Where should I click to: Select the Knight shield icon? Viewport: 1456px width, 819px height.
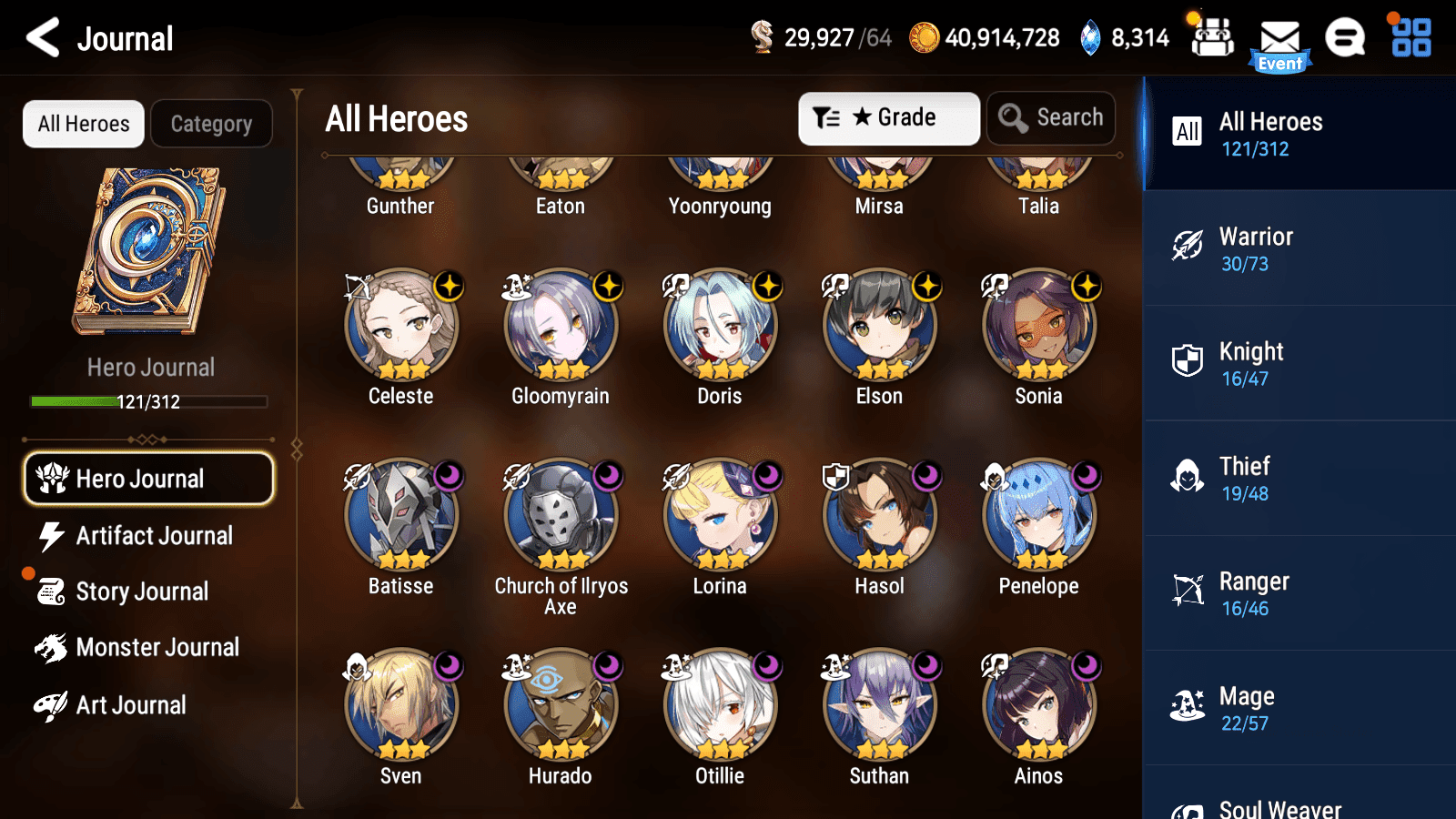click(1188, 361)
